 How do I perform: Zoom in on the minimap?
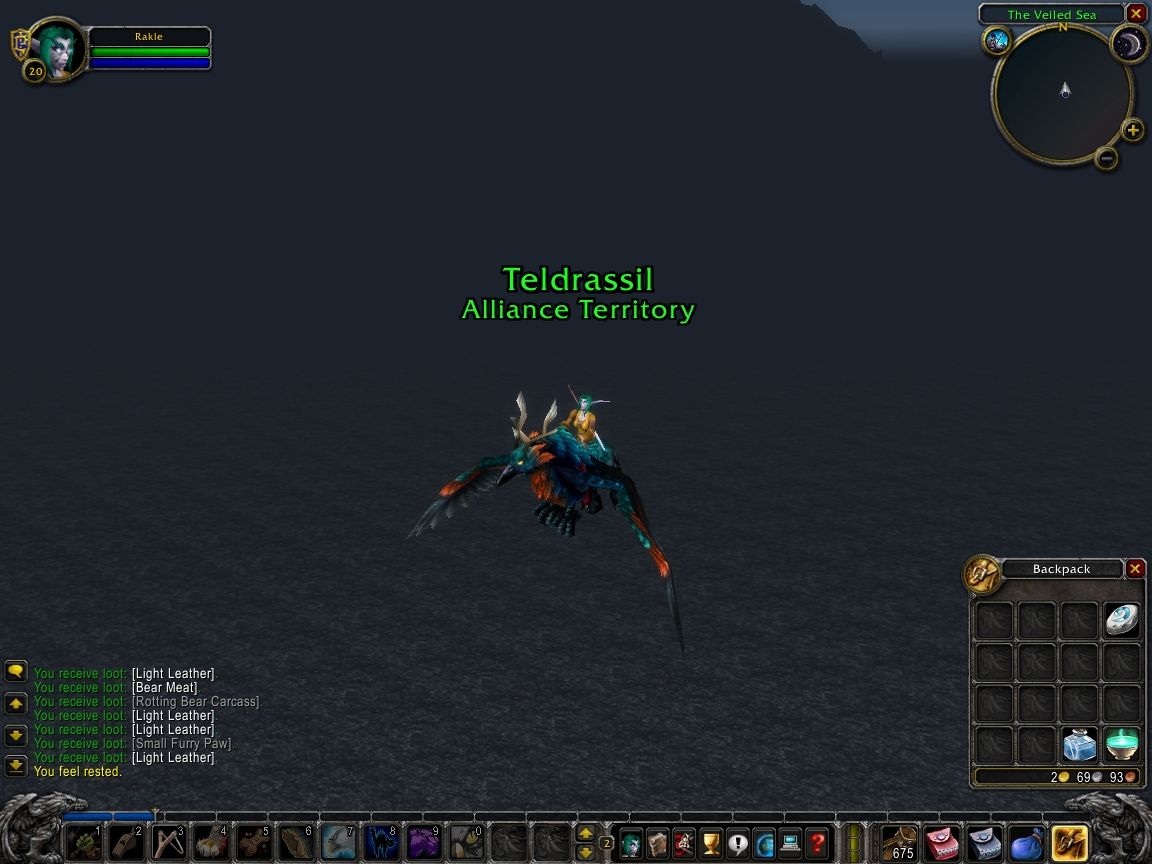pyautogui.click(x=1133, y=130)
